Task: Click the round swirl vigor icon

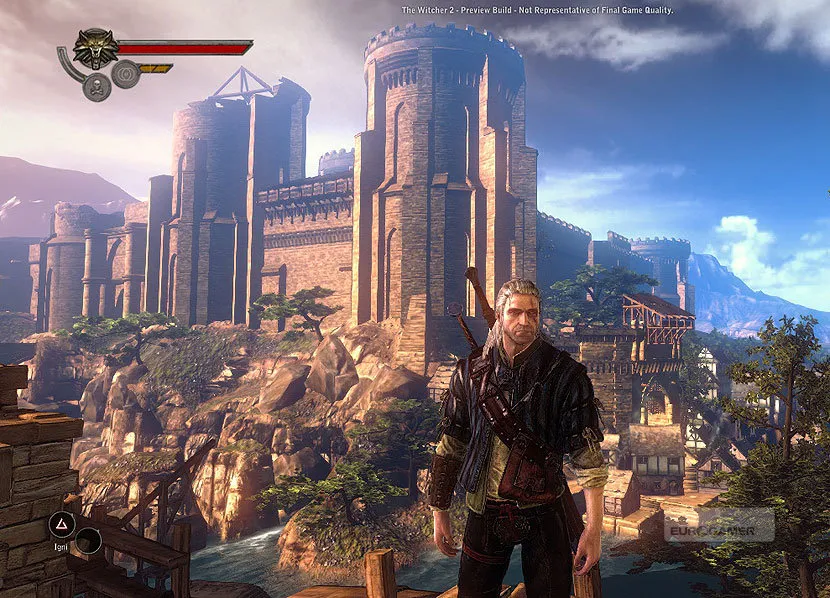Action: [126, 74]
